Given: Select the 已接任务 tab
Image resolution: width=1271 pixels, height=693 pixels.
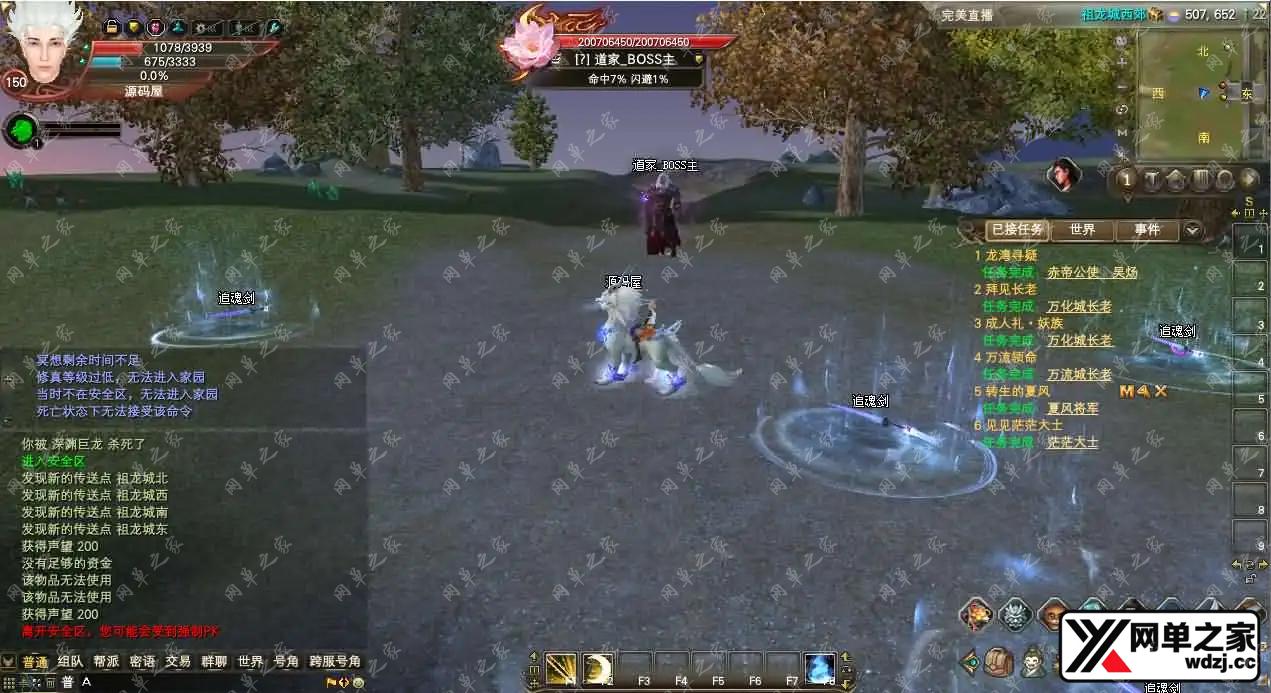Looking at the screenshot, I should coord(1018,230).
